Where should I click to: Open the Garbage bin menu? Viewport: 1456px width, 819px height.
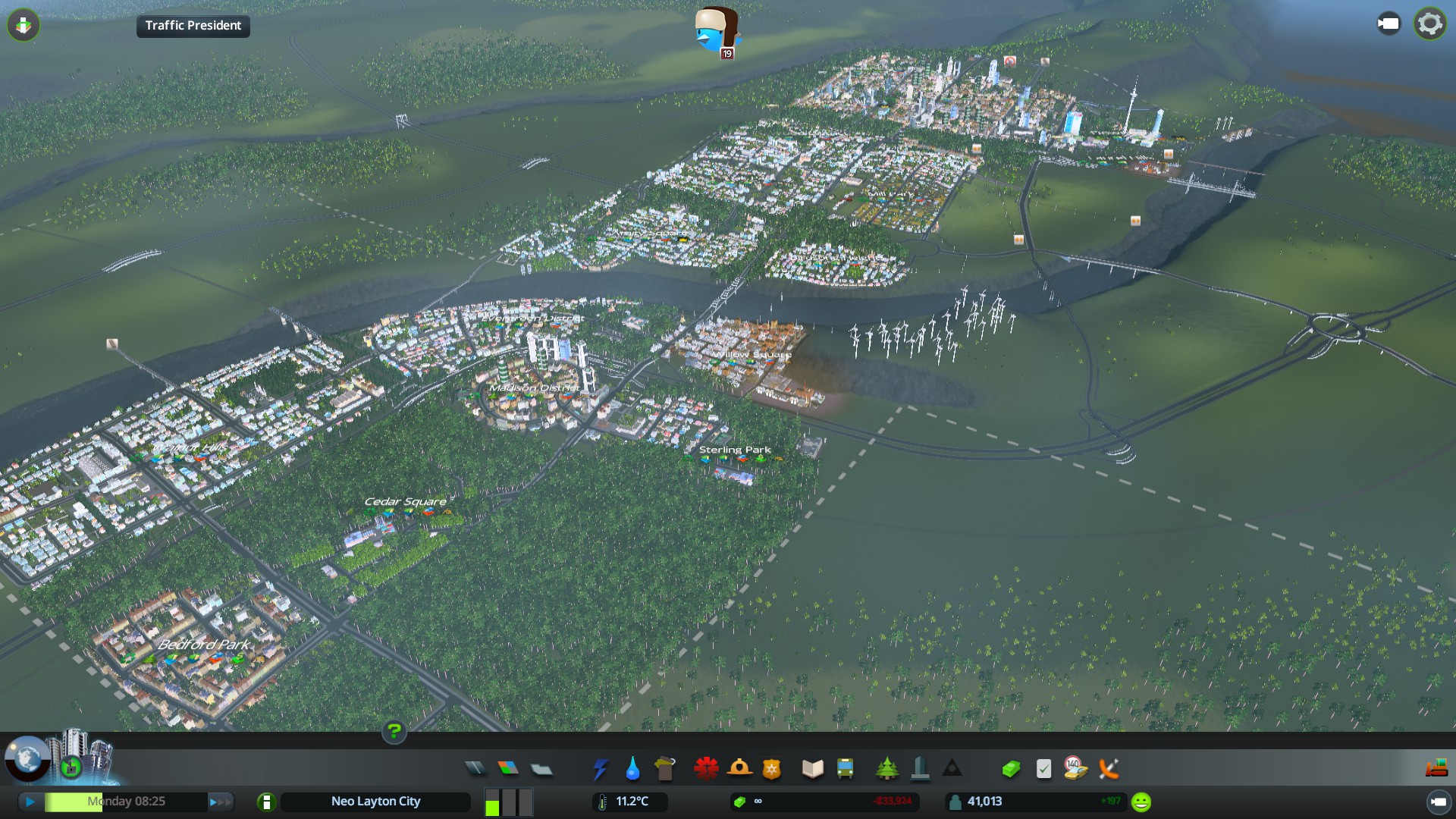(x=665, y=769)
